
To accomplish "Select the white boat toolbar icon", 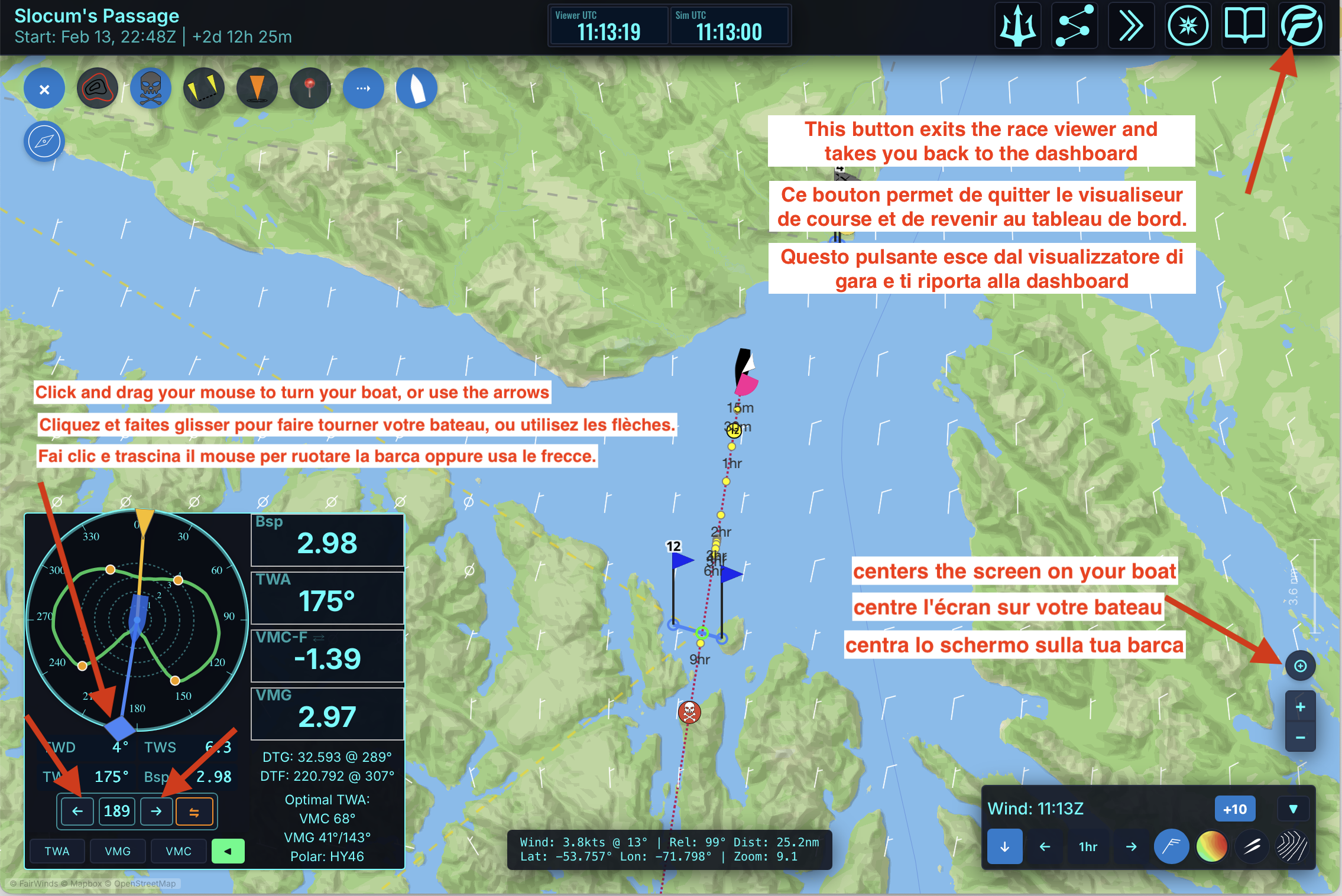I will coord(417,89).
